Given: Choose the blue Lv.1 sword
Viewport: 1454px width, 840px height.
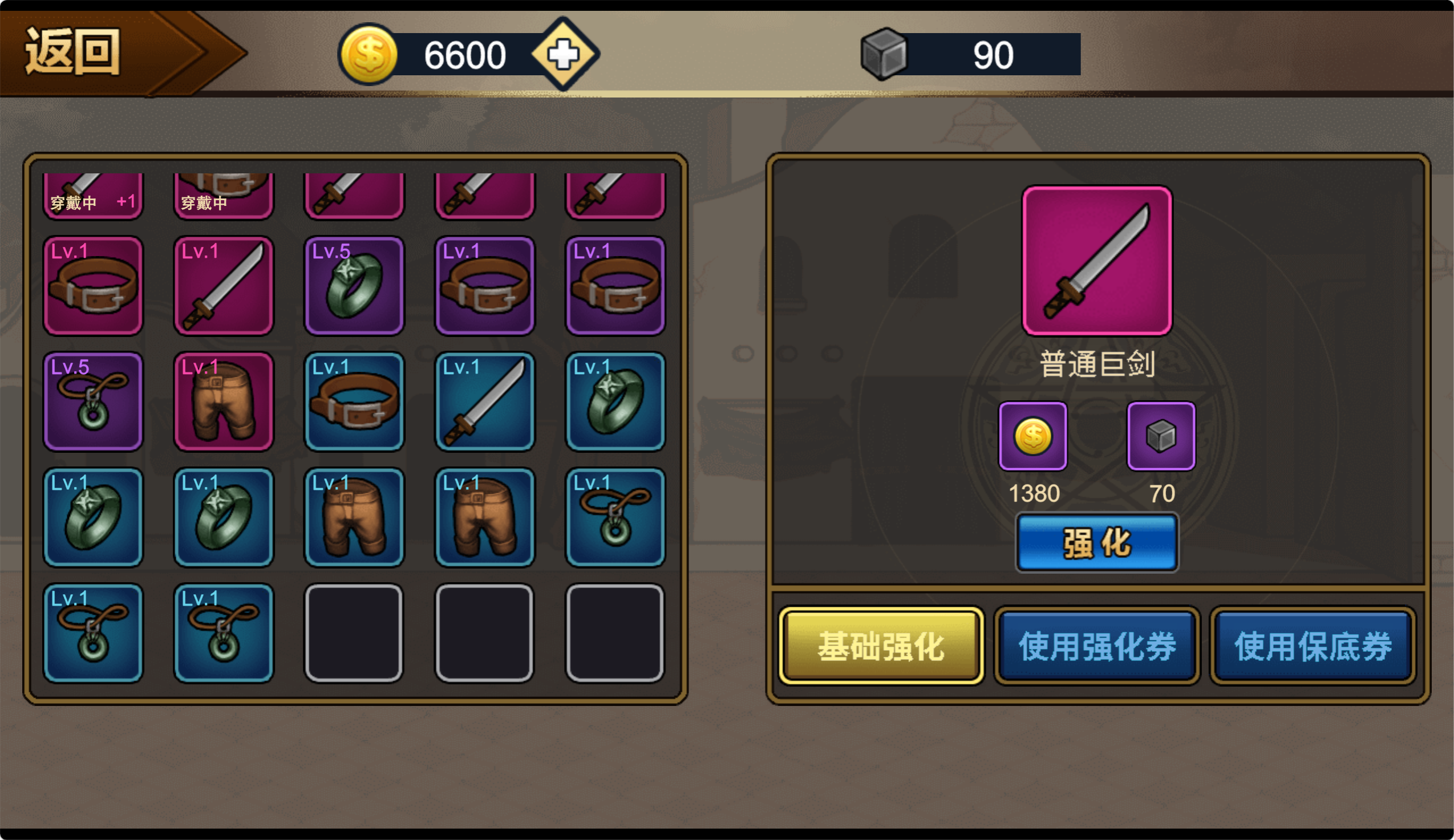Looking at the screenshot, I should coord(485,401).
